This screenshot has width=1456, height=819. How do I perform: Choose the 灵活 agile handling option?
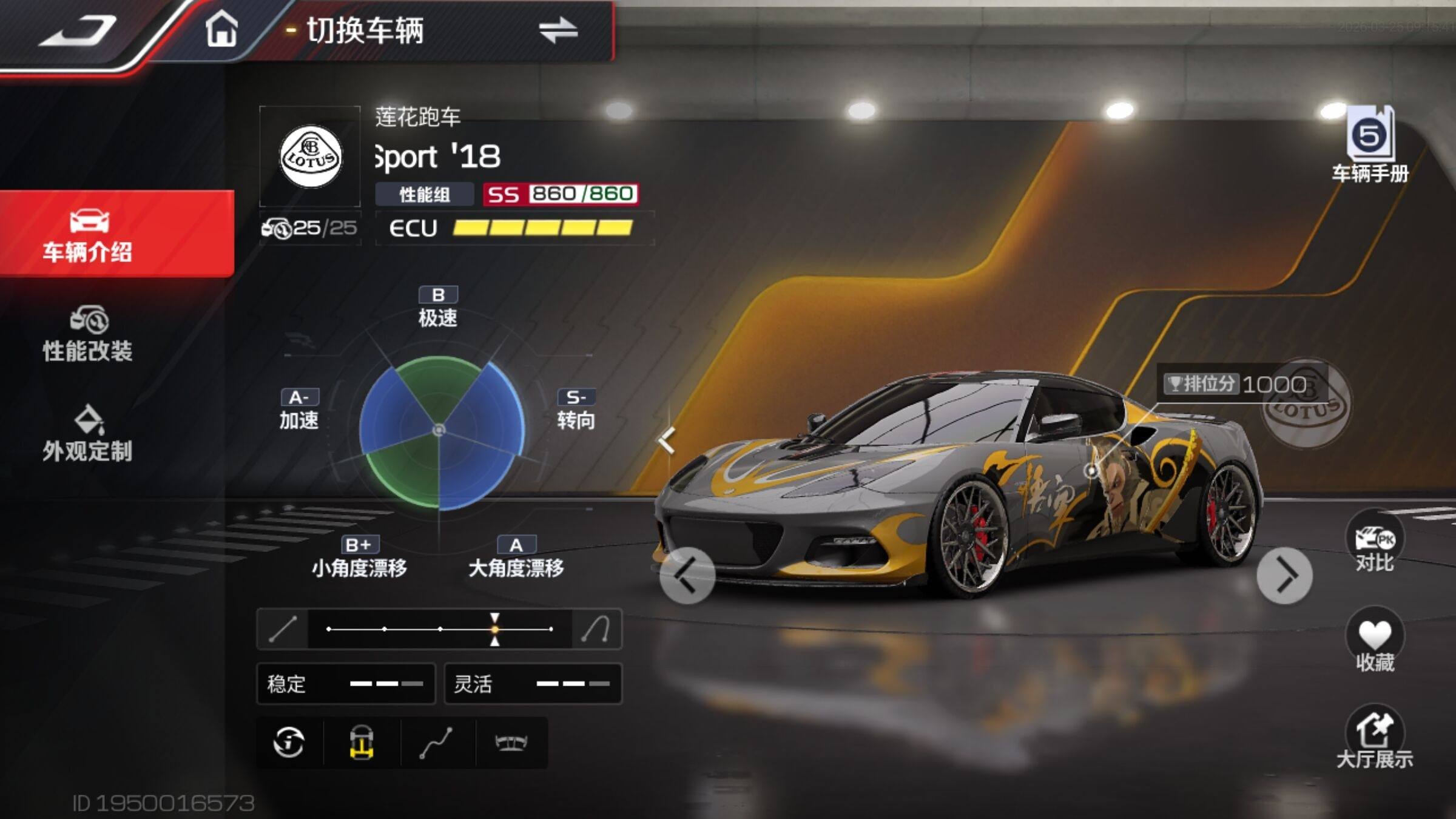click(x=533, y=684)
